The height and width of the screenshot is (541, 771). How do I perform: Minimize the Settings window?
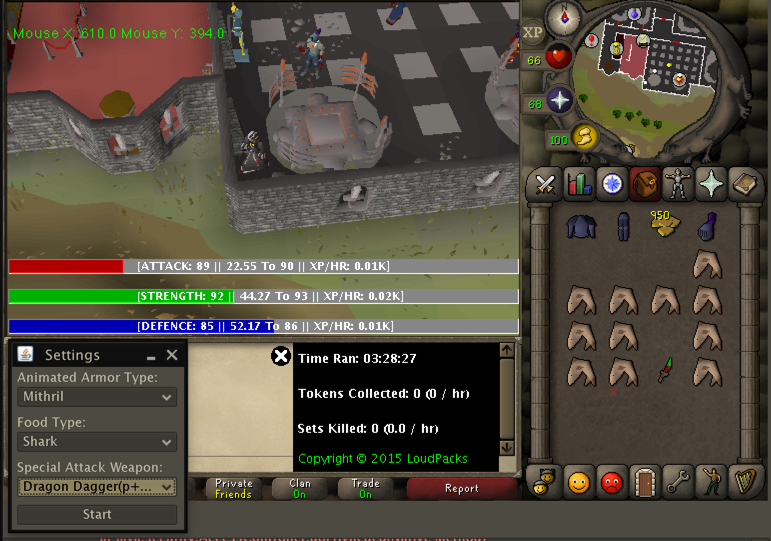click(x=151, y=356)
